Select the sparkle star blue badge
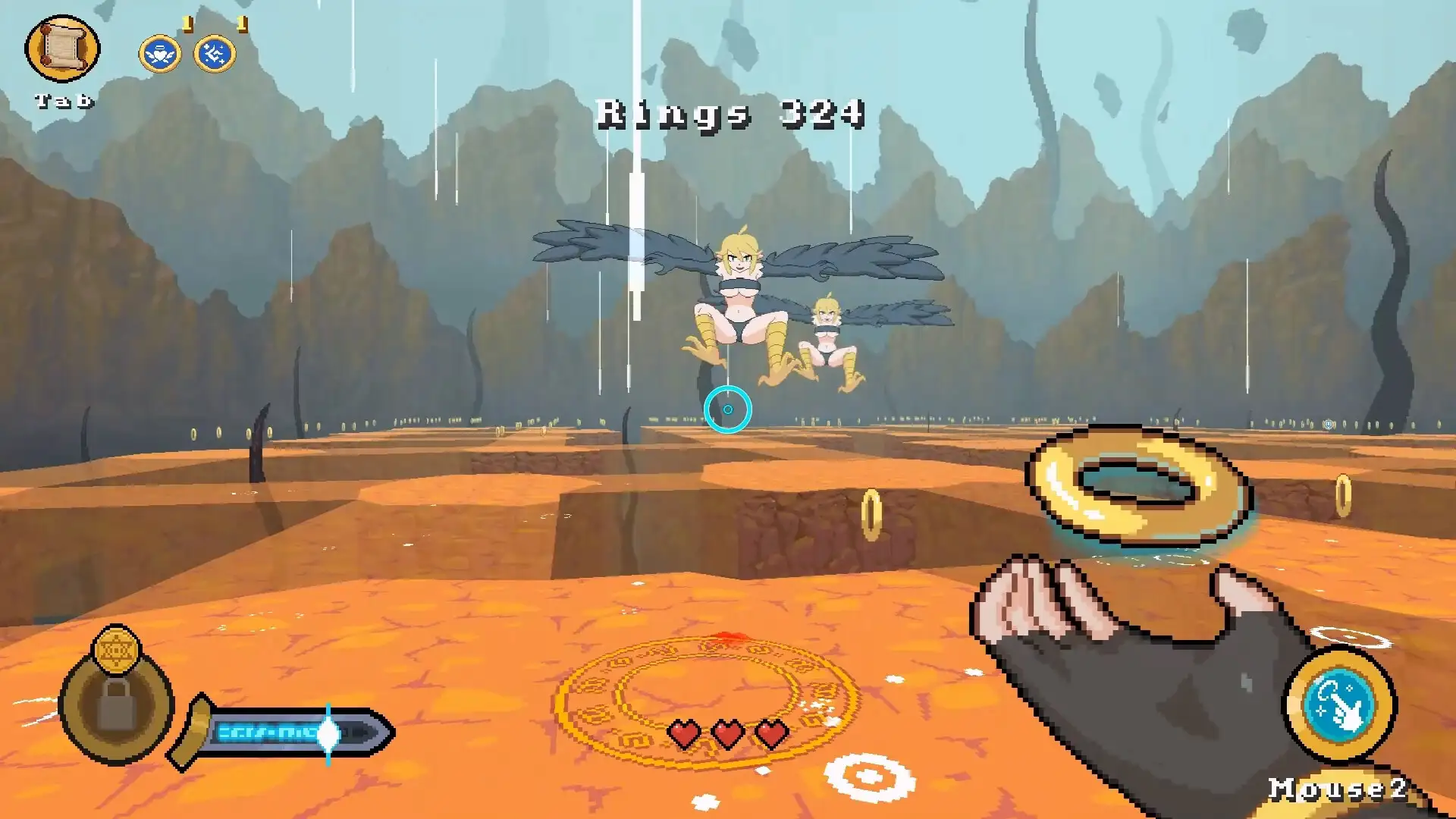Viewport: 1456px width, 819px height. [x=215, y=55]
